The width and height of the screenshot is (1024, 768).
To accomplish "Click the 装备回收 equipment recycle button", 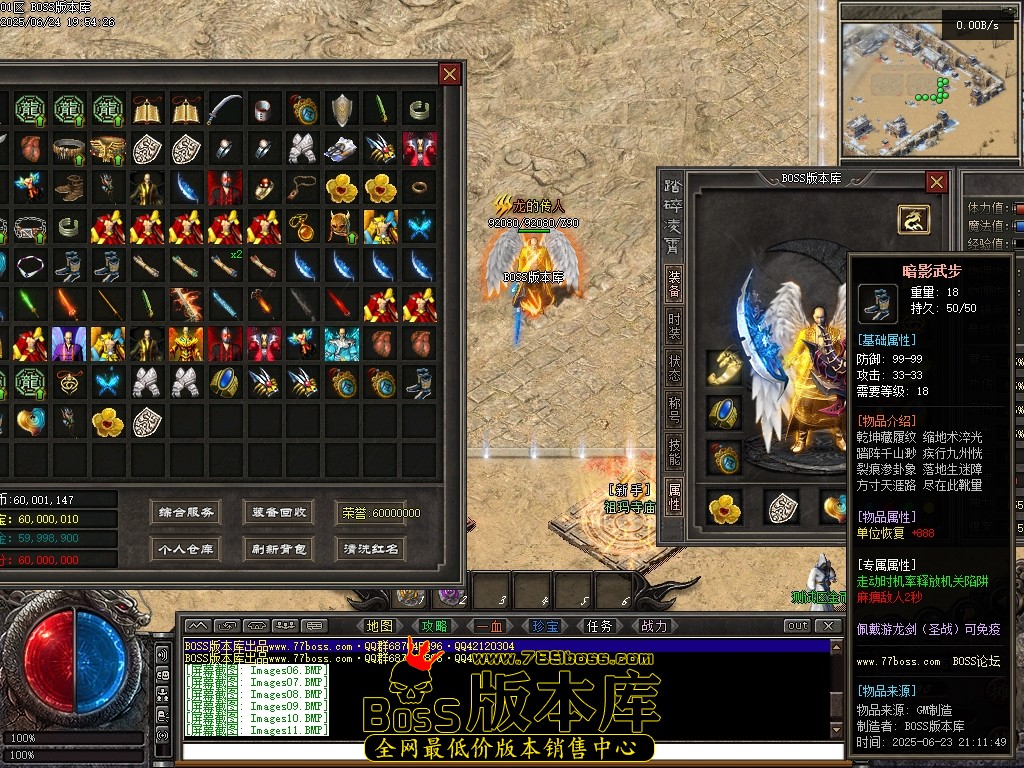I will 279,513.
